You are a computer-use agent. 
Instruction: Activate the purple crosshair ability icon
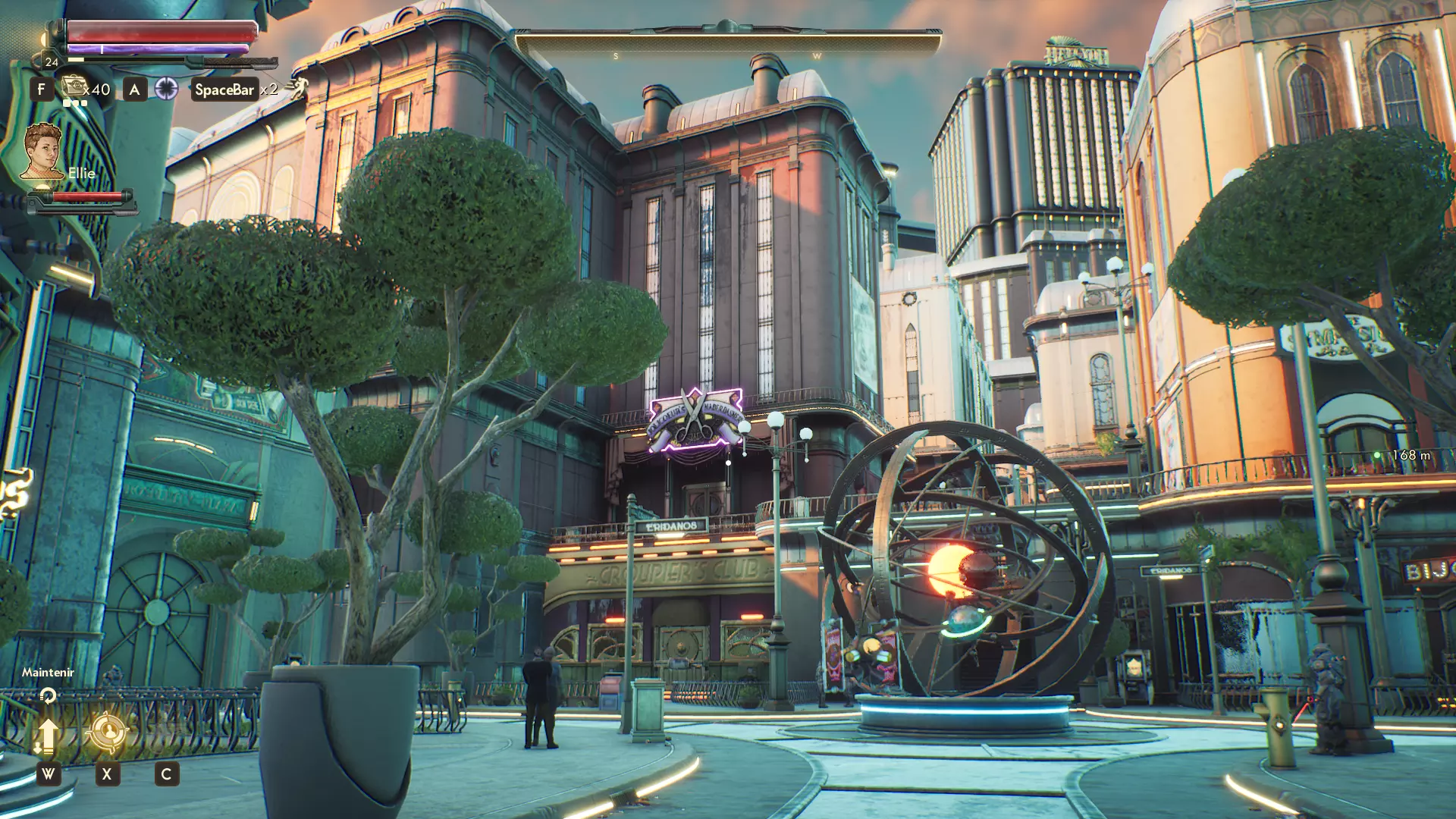166,89
